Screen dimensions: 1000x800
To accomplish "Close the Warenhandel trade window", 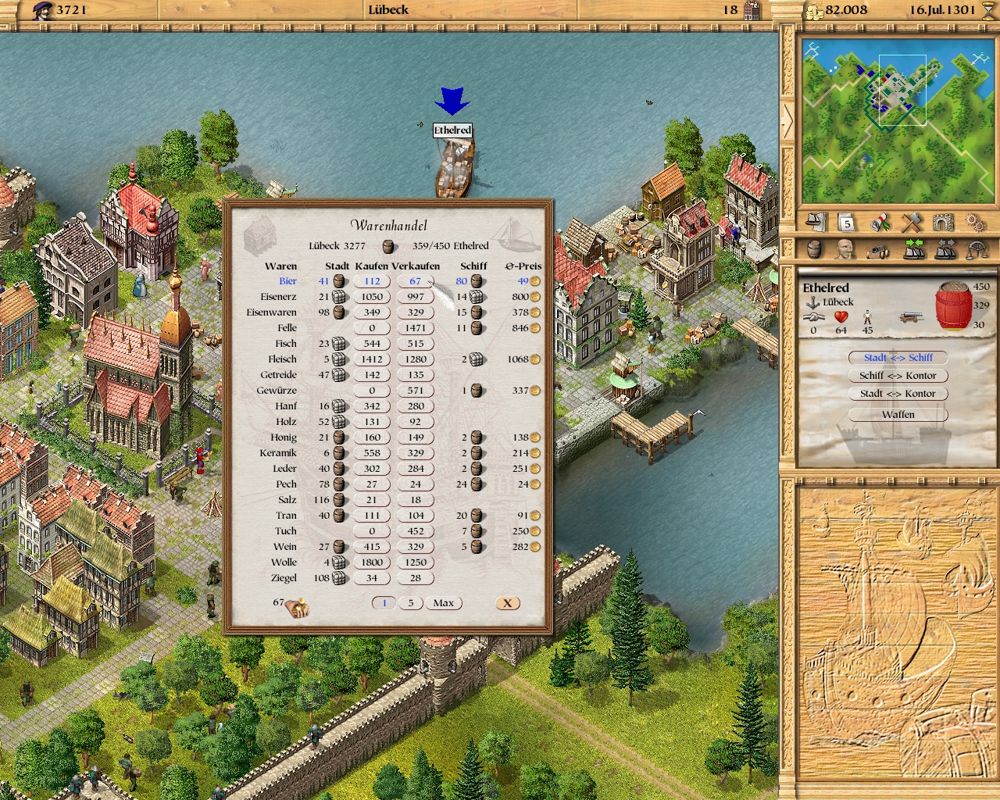I will (x=507, y=603).
